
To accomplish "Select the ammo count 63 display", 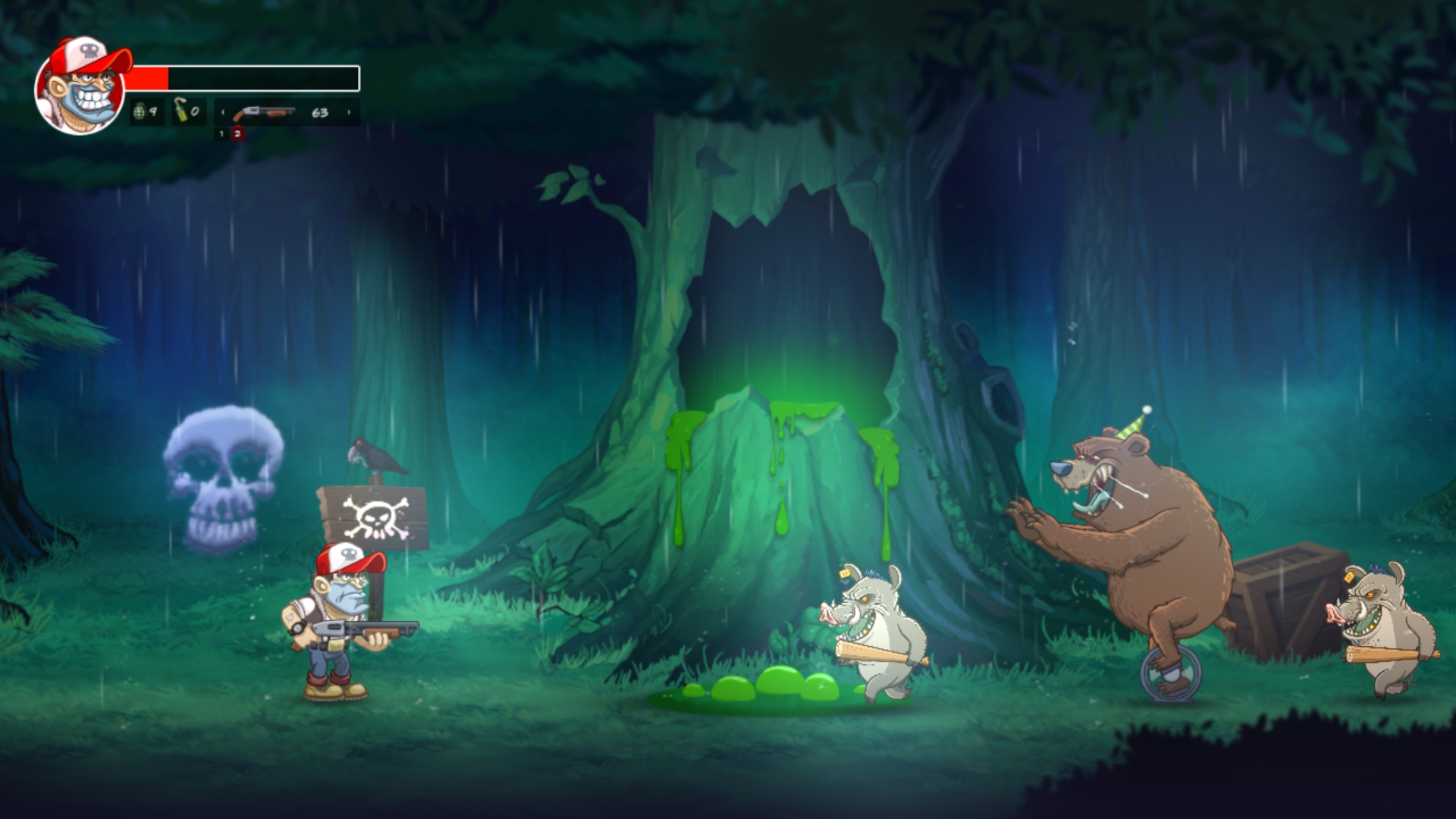I will click(319, 112).
